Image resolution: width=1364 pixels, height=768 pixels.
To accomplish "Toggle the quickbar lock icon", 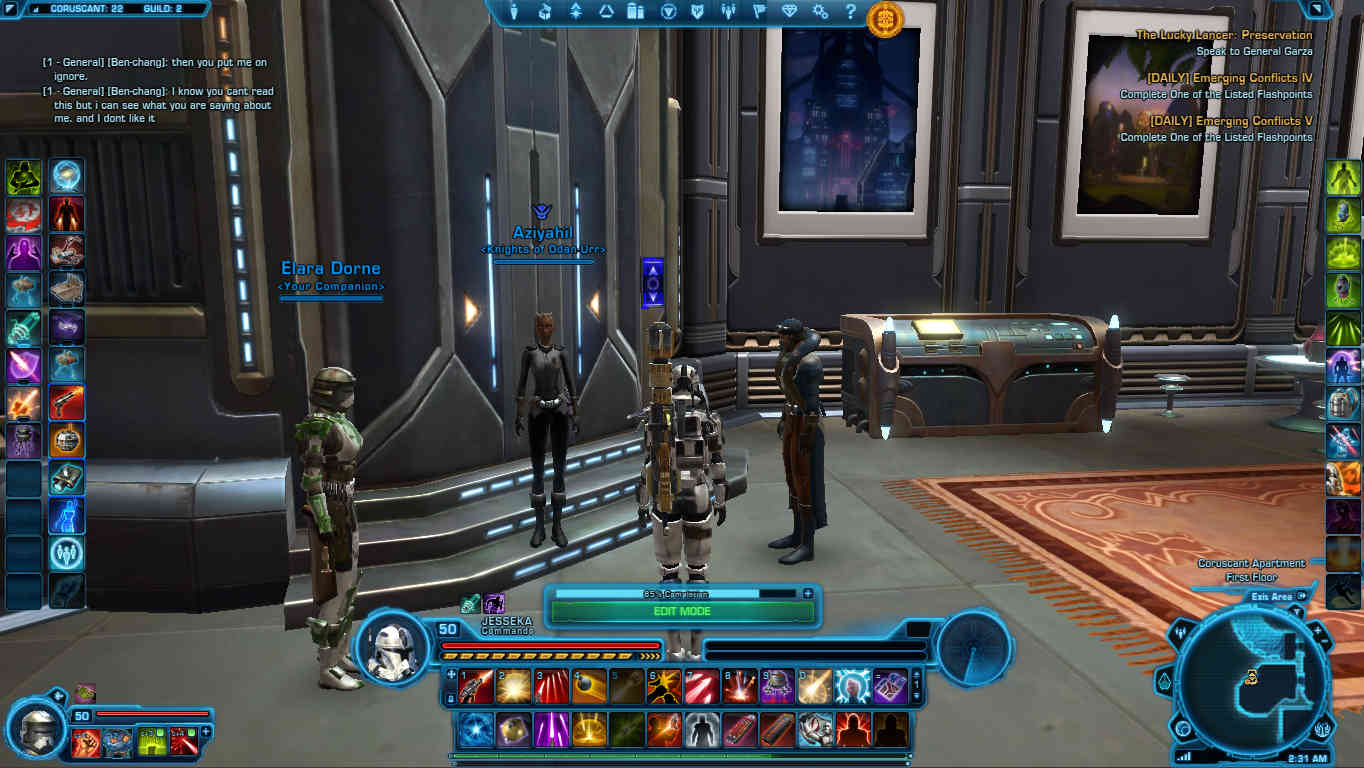I will [x=451, y=698].
